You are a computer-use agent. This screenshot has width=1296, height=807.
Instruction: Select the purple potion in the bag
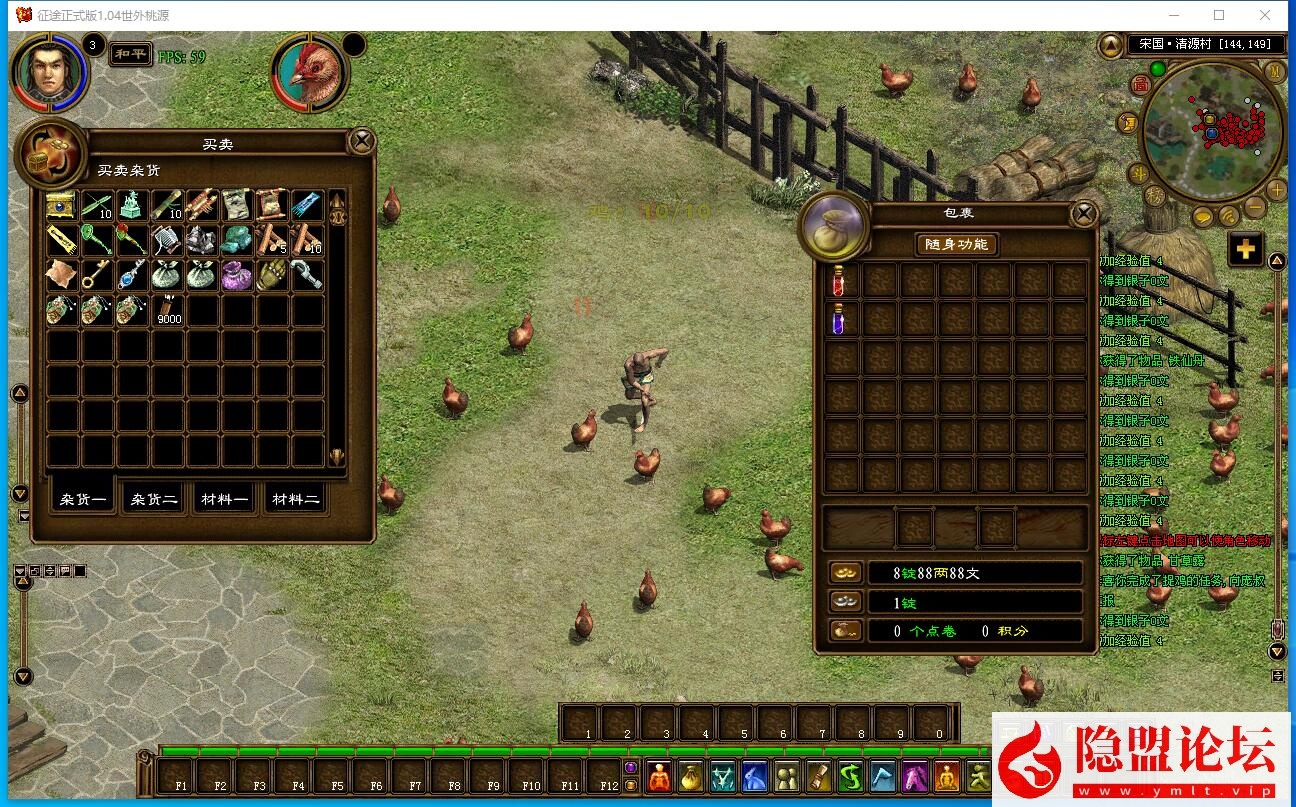[840, 319]
